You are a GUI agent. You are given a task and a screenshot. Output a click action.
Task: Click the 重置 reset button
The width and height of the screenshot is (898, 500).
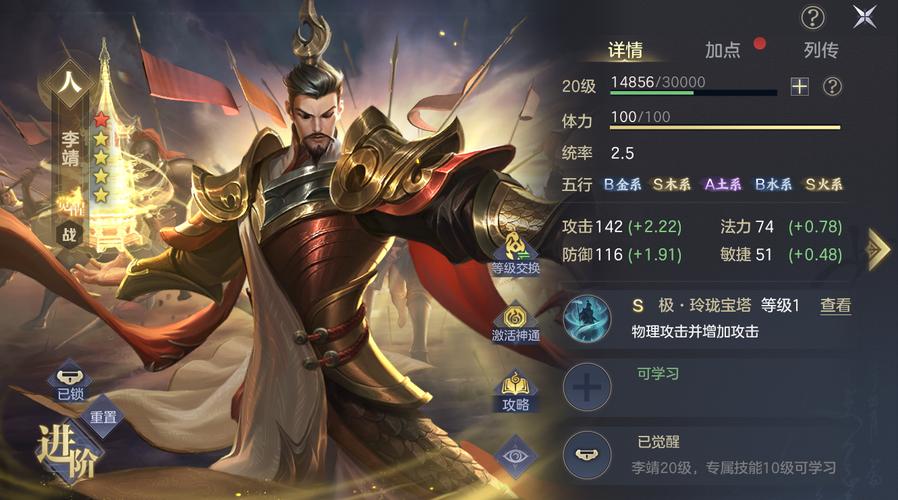click(104, 415)
